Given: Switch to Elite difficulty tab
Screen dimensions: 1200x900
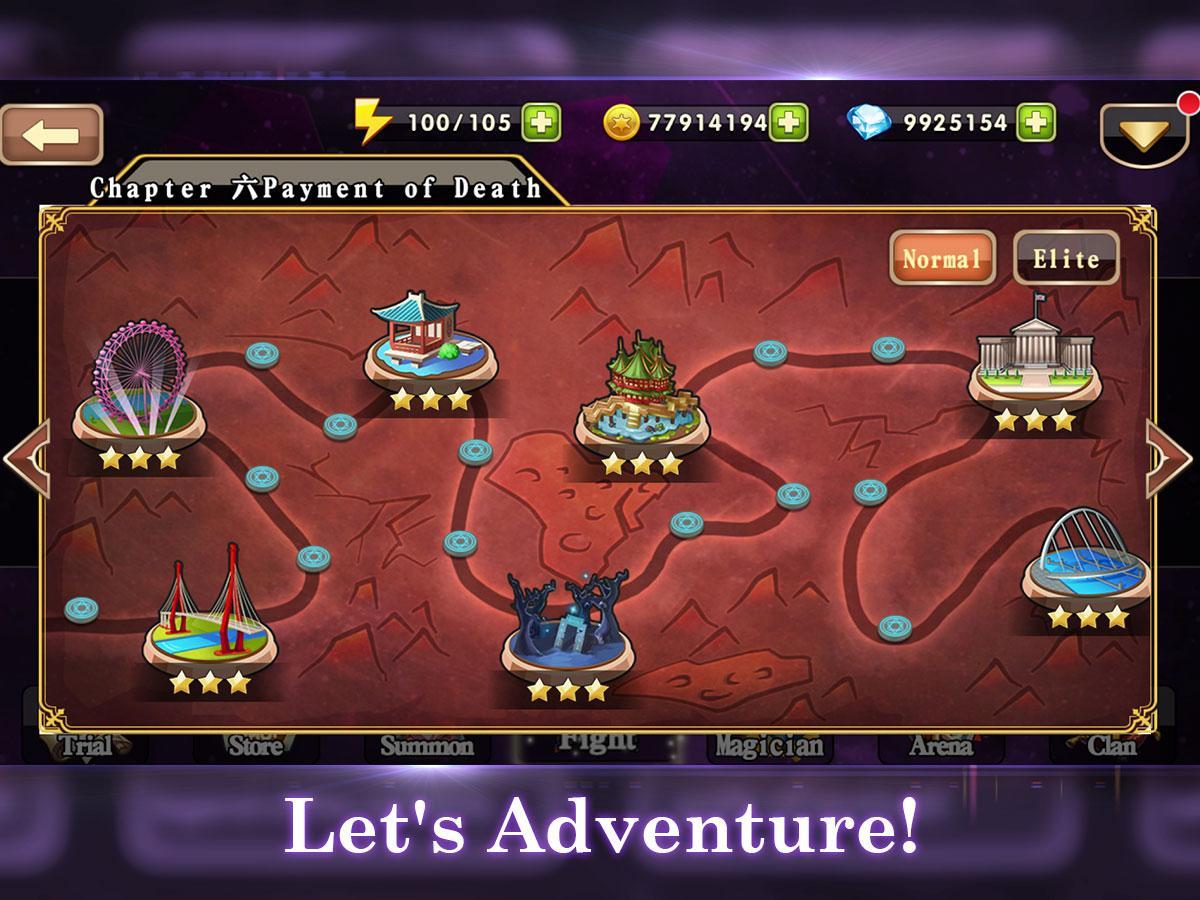Looking at the screenshot, I should click(x=1066, y=258).
